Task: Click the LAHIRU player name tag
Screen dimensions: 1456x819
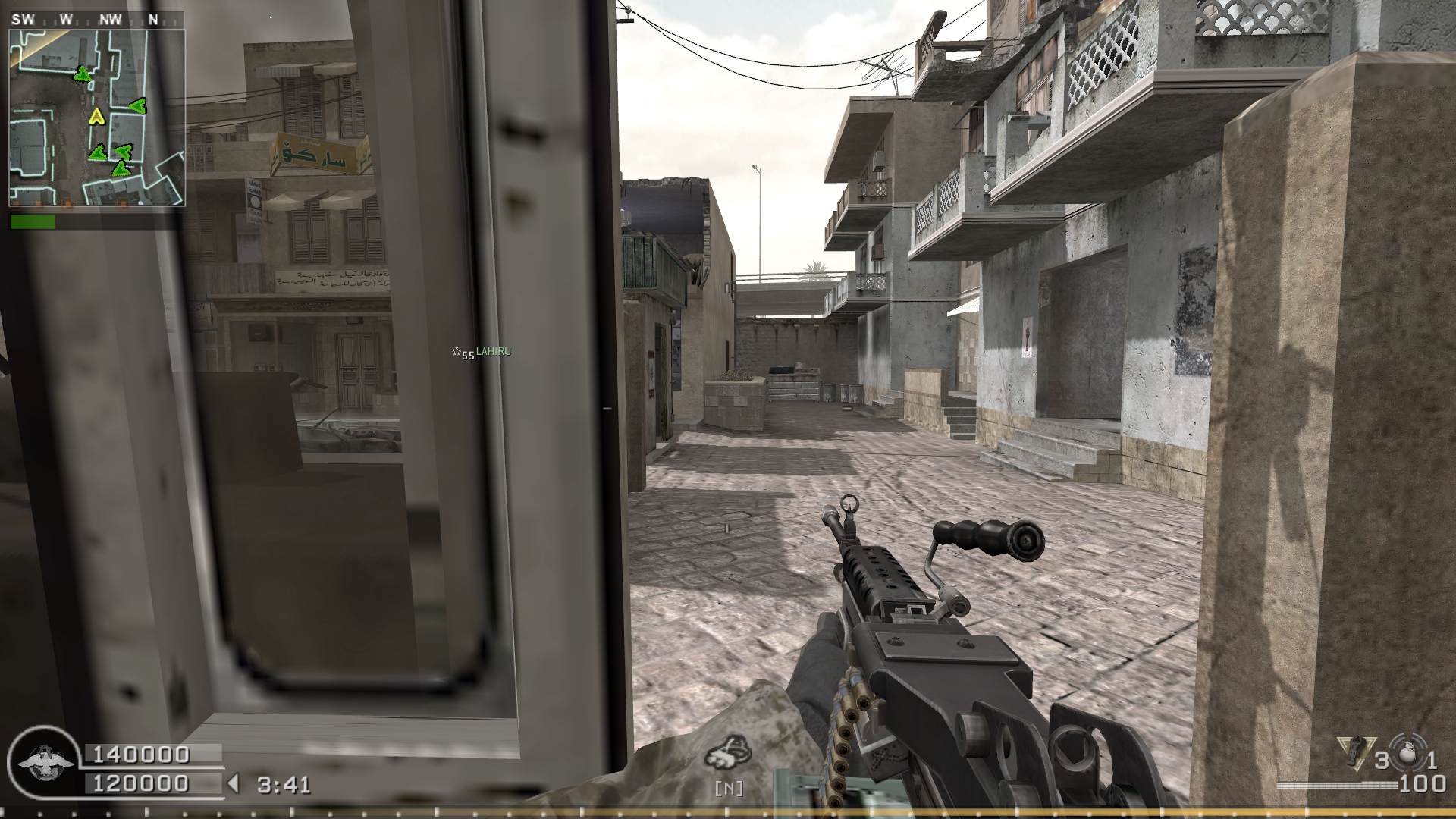Action: pos(493,352)
